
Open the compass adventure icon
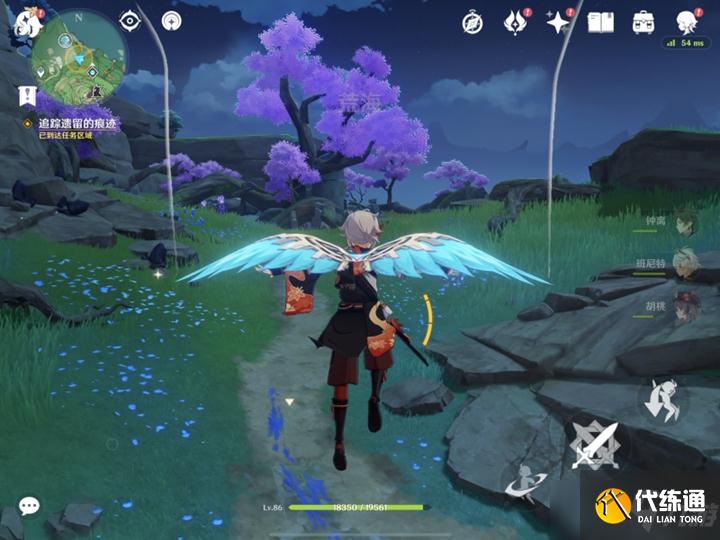pyautogui.click(x=473, y=21)
